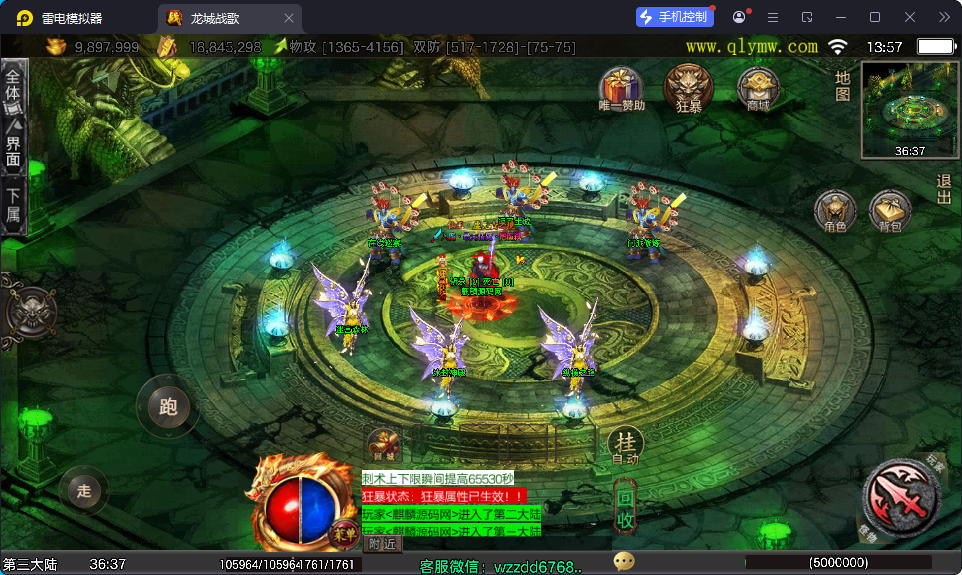Tap the red sword attack button
The width and height of the screenshot is (962, 575).
(x=901, y=498)
